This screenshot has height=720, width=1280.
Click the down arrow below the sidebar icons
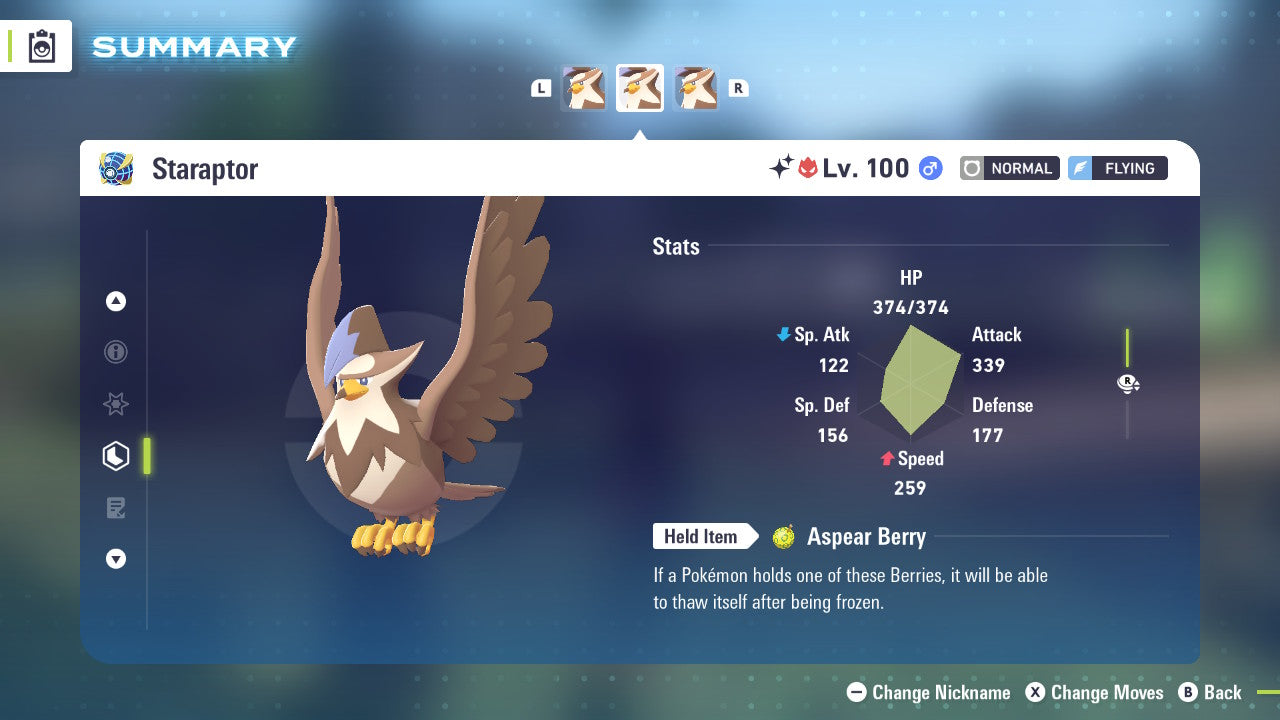coord(116,559)
